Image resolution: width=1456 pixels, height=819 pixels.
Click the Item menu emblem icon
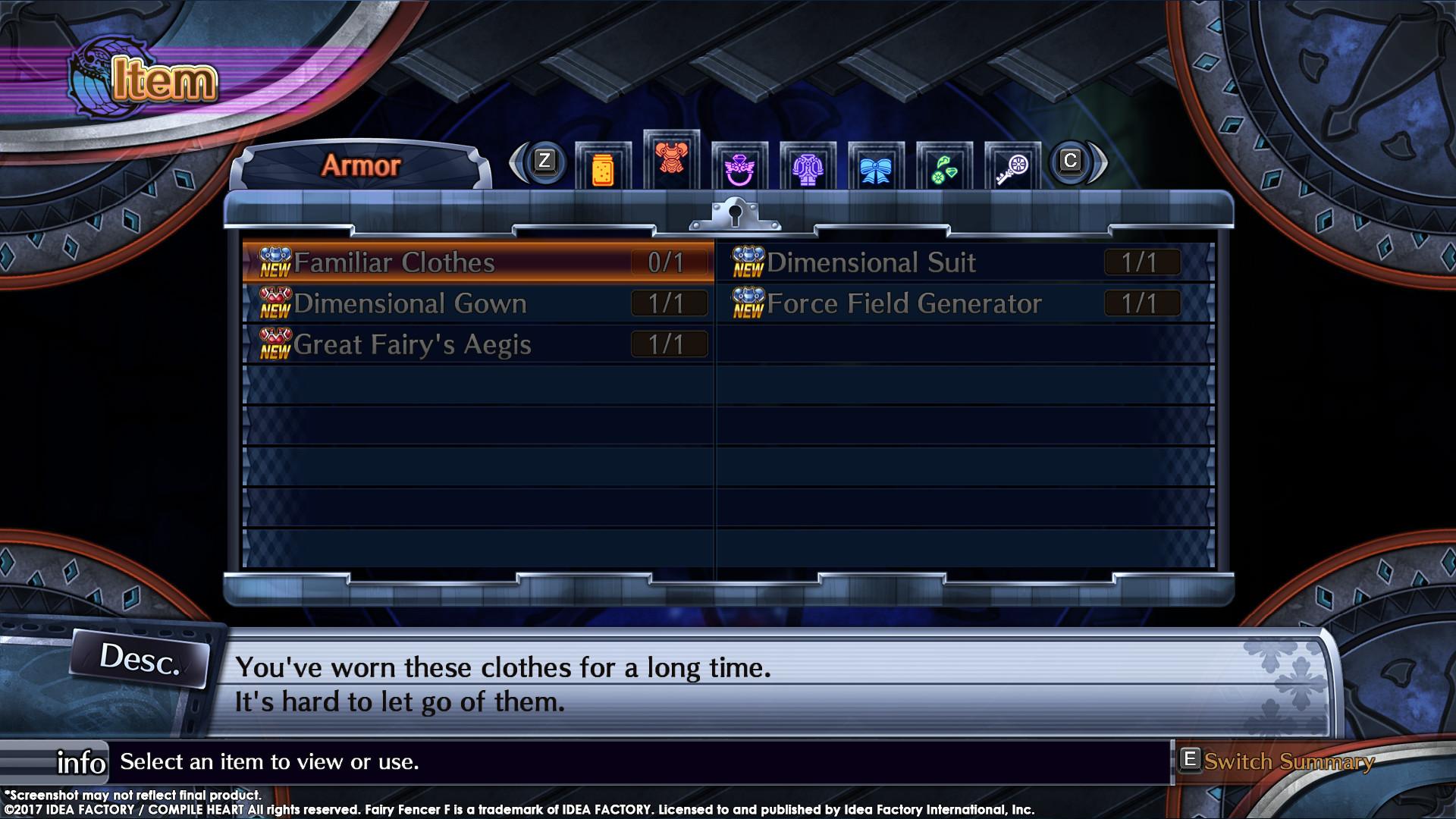[89, 73]
